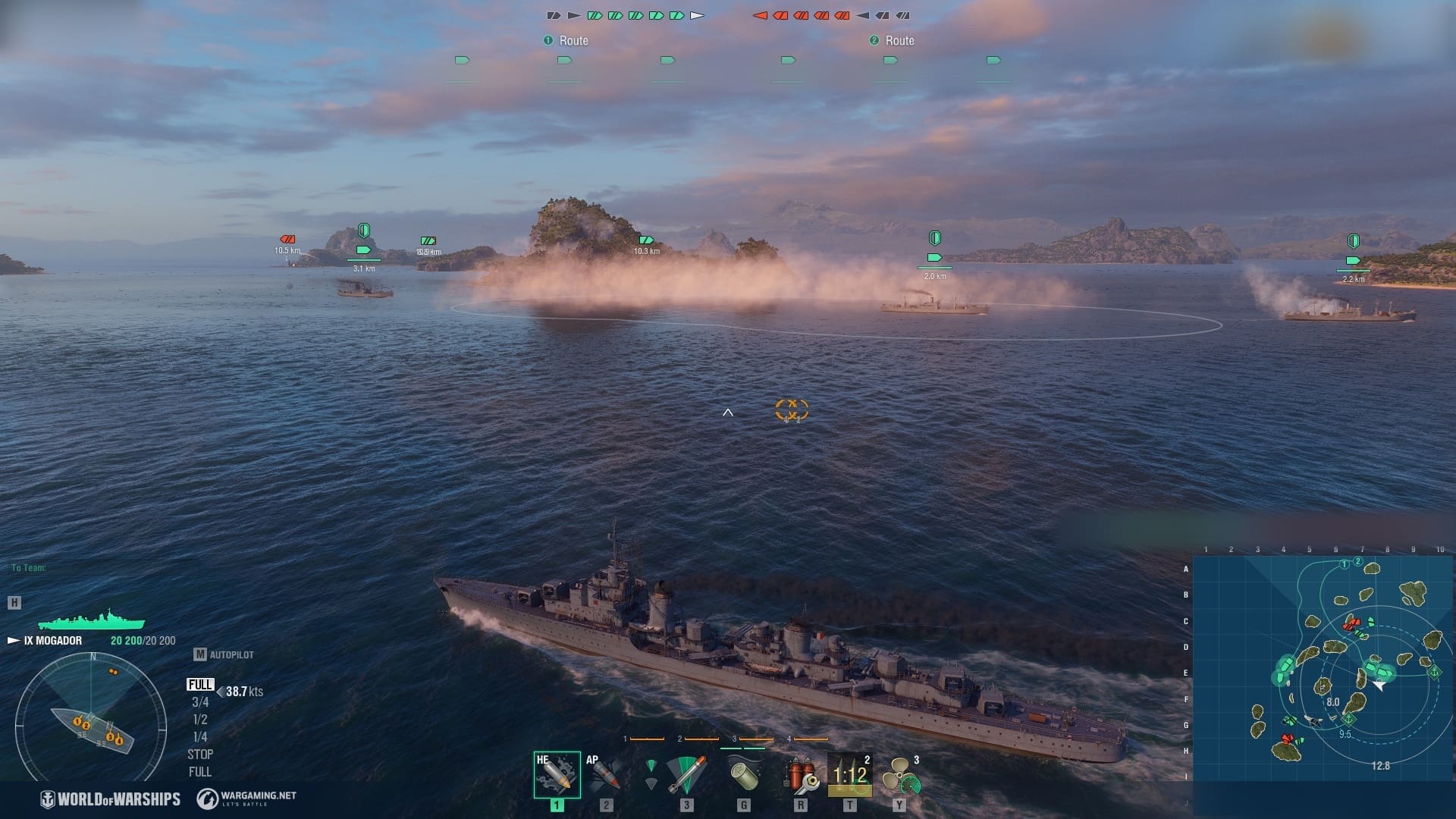1456x819 pixels.
Task: Set engine telegraph to 3/4 speed
Action: (x=200, y=702)
